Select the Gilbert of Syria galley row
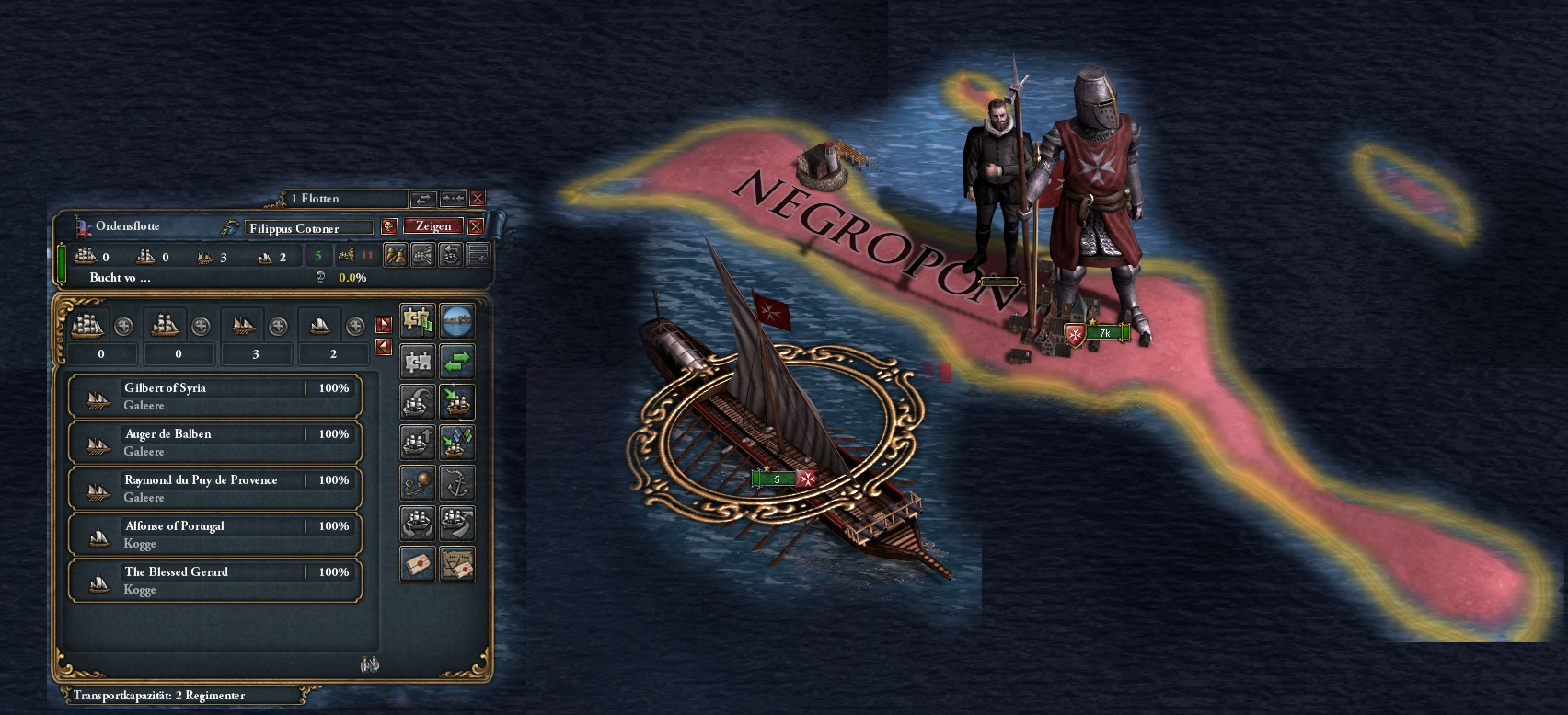This screenshot has width=1568, height=715. click(214, 397)
